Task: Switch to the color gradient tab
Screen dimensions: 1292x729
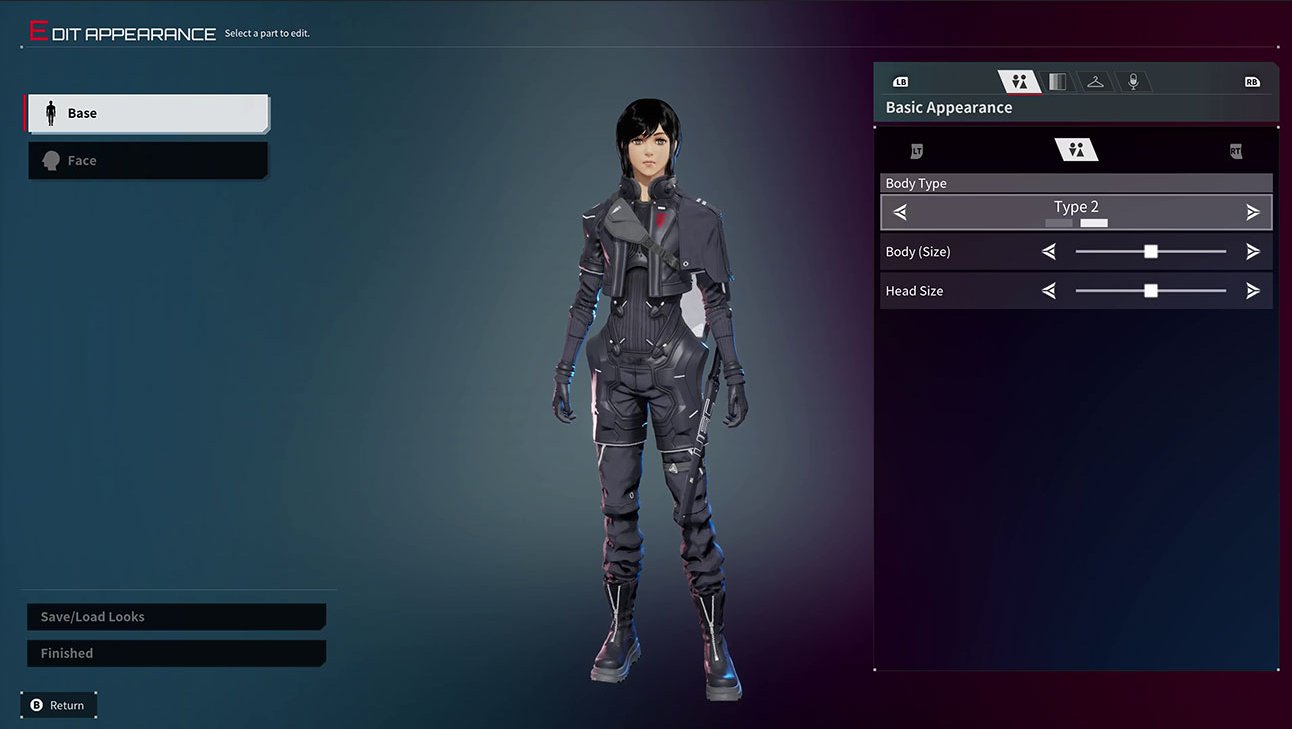Action: click(x=1057, y=82)
